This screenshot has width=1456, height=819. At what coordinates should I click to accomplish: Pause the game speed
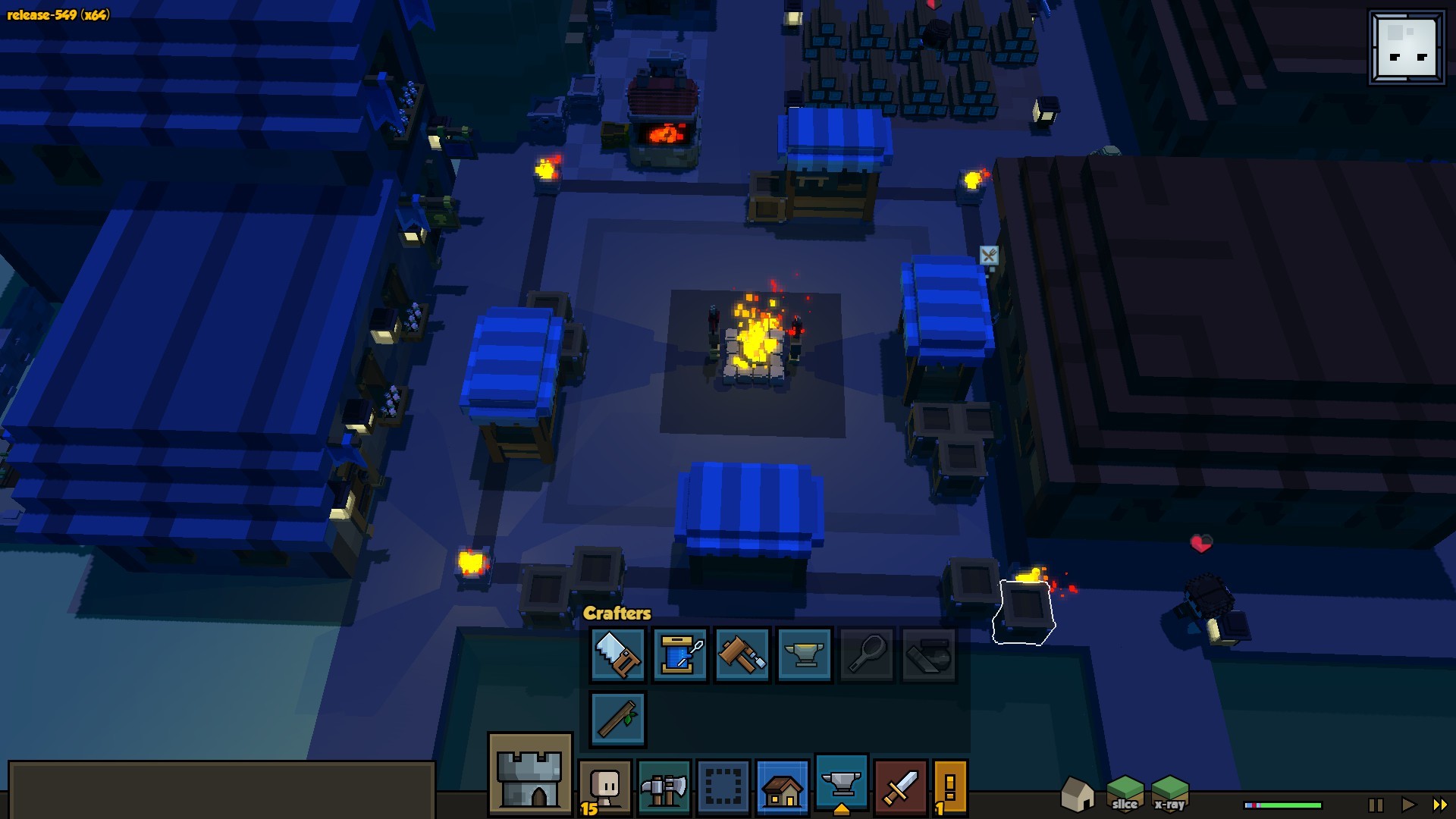(x=1376, y=805)
